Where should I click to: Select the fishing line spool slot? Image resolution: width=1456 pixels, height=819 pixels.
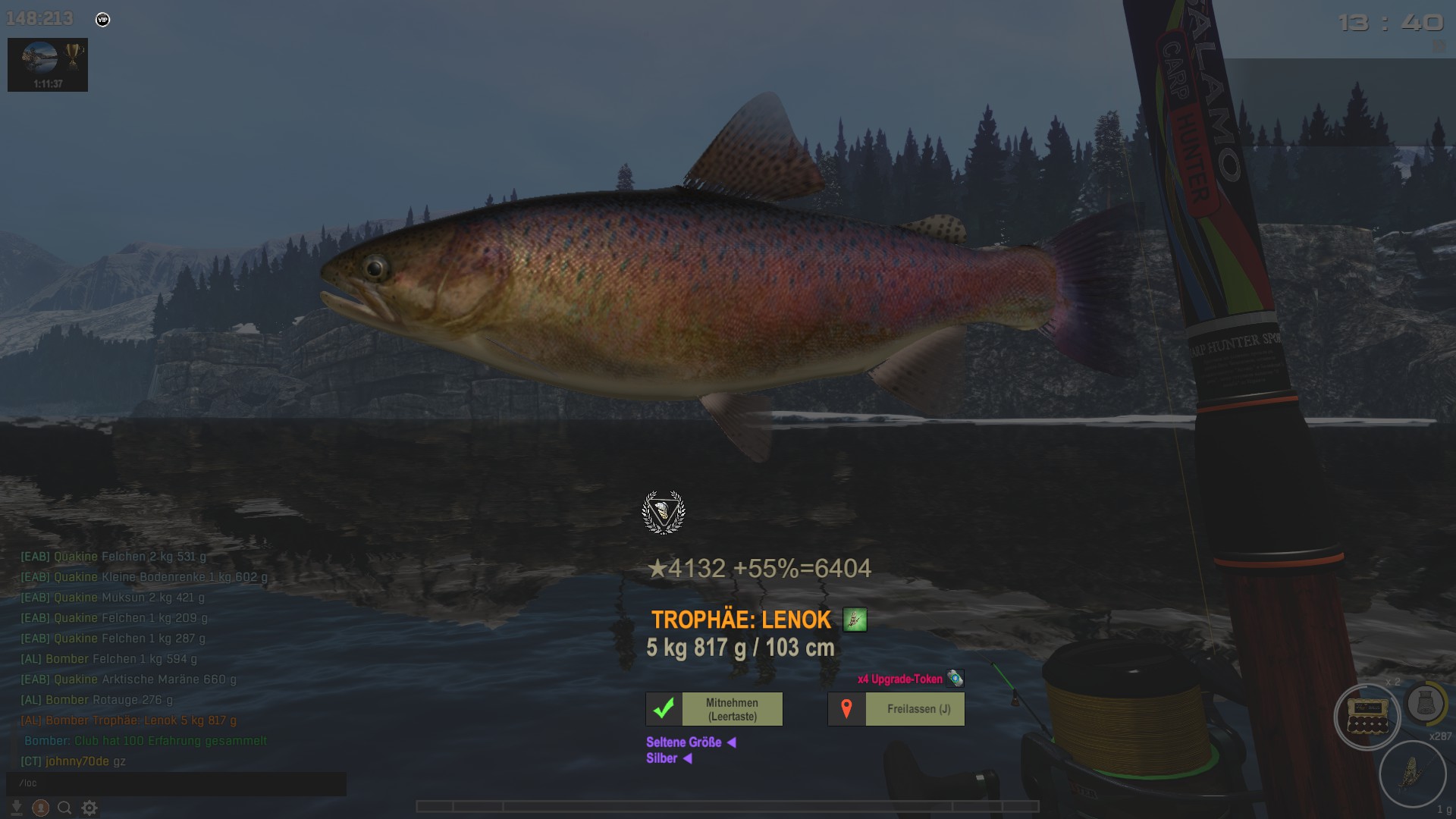(1426, 704)
